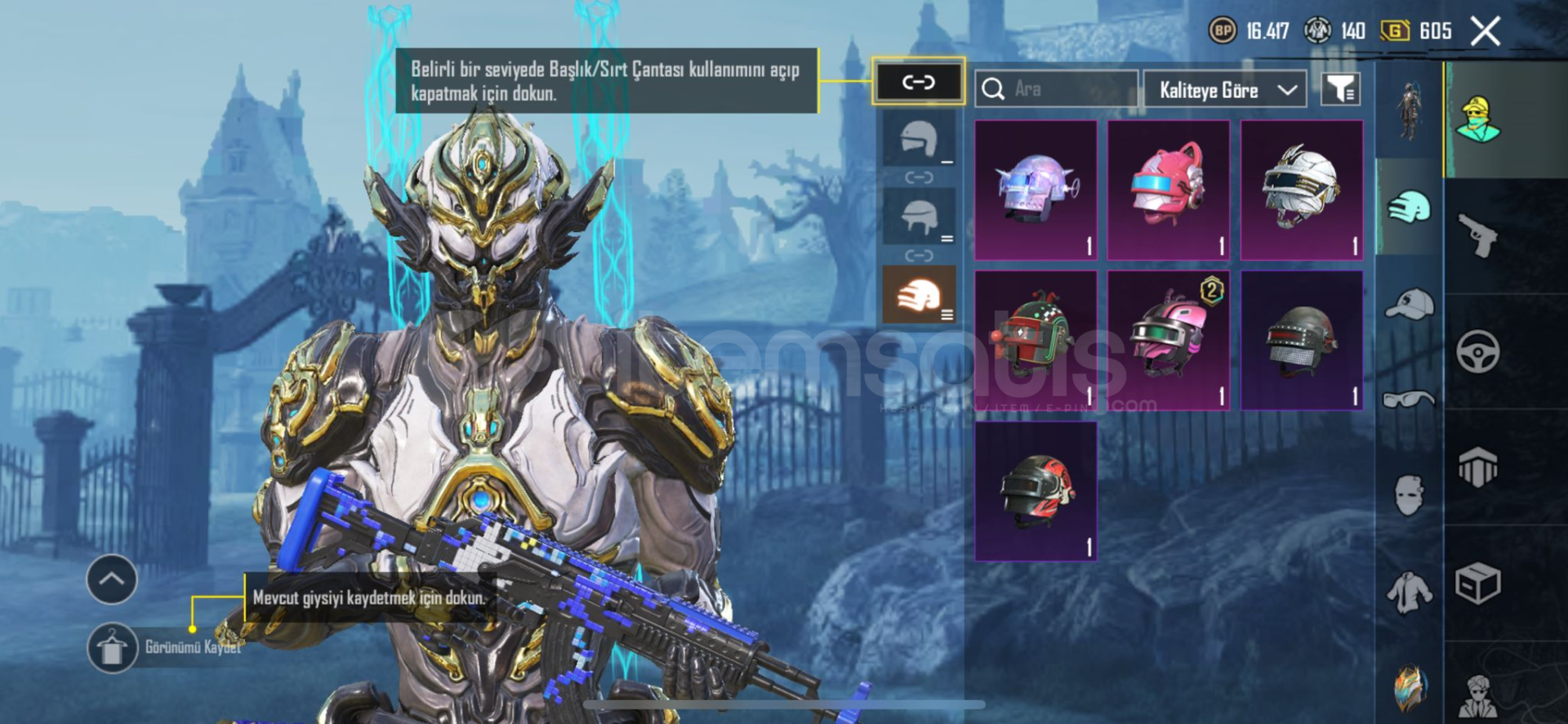Choose the pink cat helmet skin
Viewport: 1568px width, 724px height.
point(1169,190)
